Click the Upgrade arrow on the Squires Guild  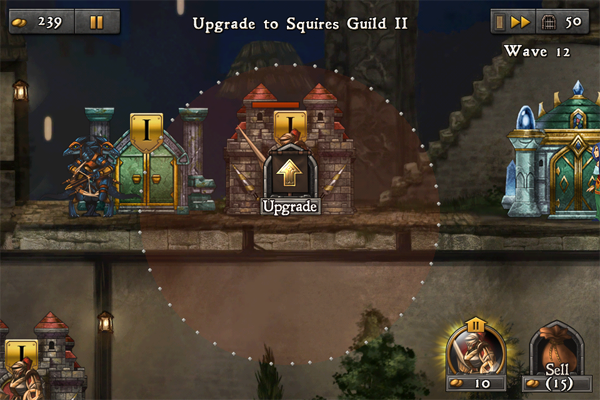tap(289, 175)
